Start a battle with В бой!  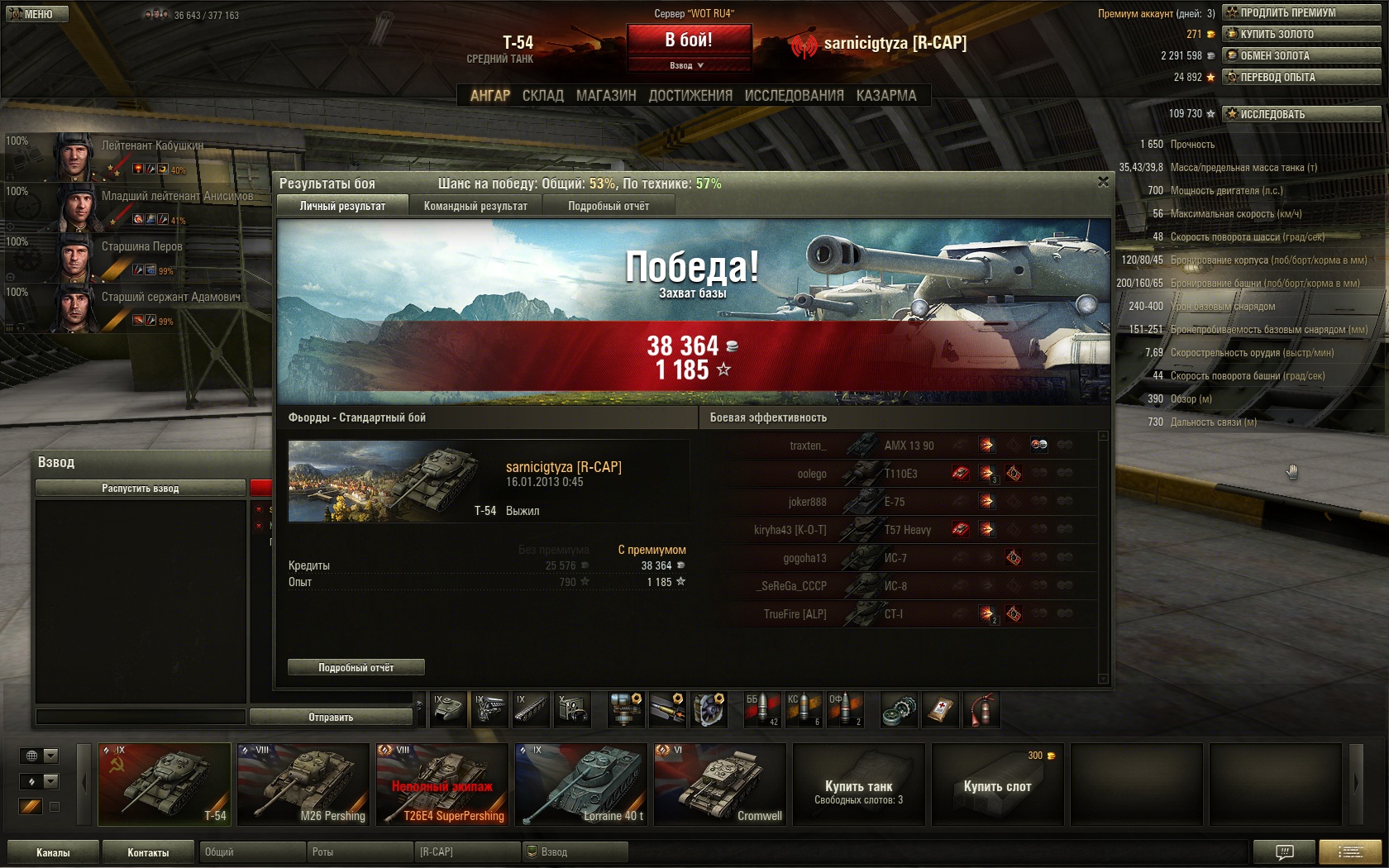coord(689,40)
